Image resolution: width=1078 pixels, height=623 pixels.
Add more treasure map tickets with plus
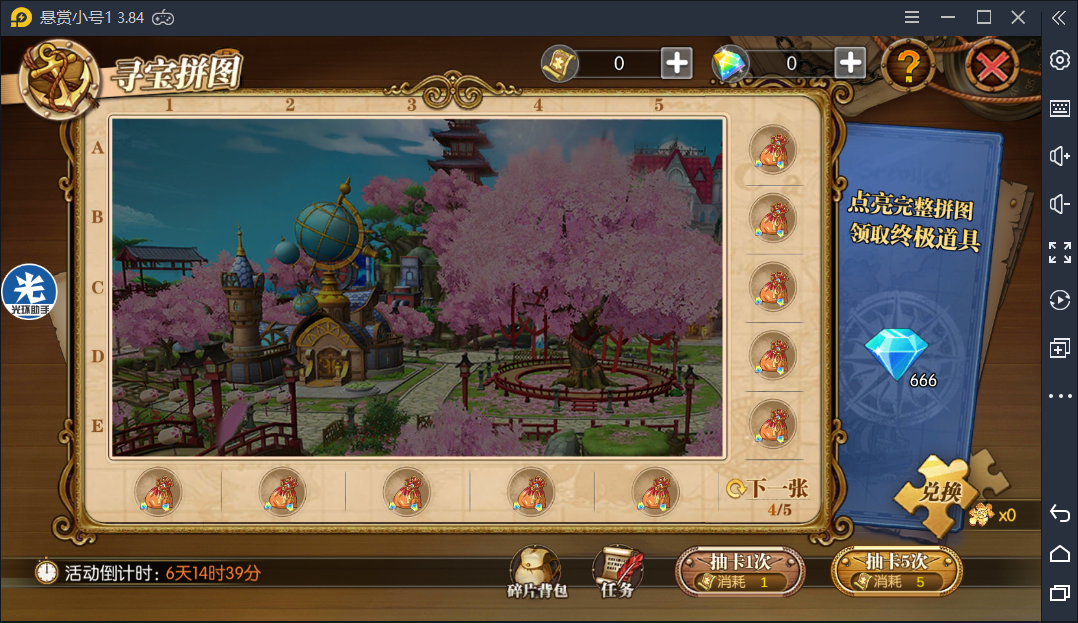click(x=677, y=63)
